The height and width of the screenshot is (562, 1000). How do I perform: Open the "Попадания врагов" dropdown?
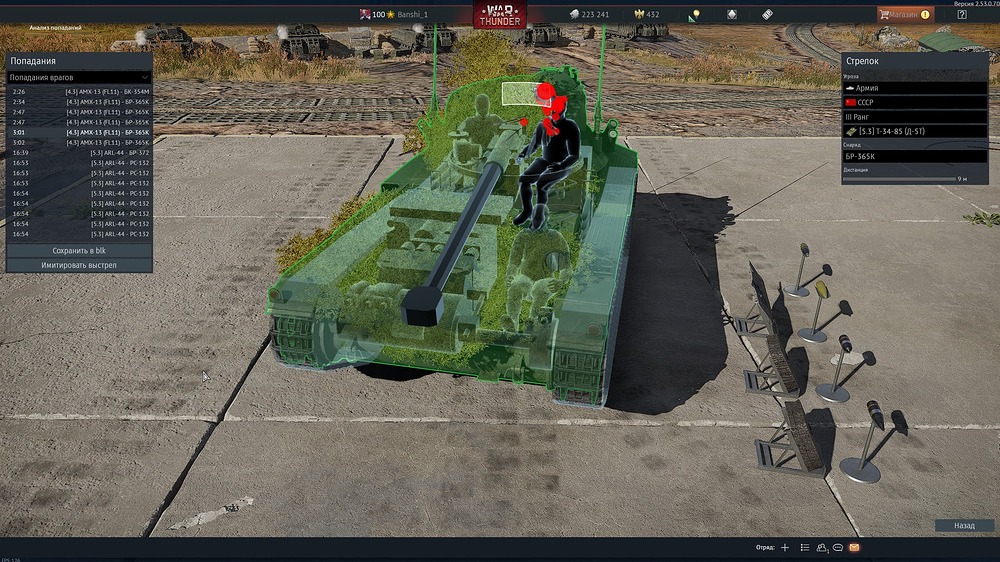(x=79, y=77)
